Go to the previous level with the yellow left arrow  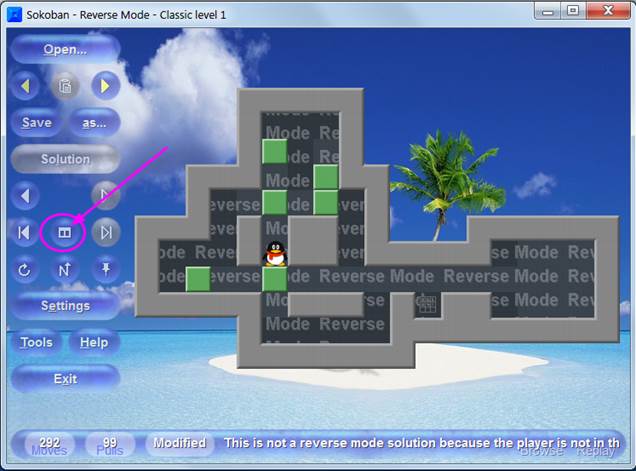pos(25,86)
